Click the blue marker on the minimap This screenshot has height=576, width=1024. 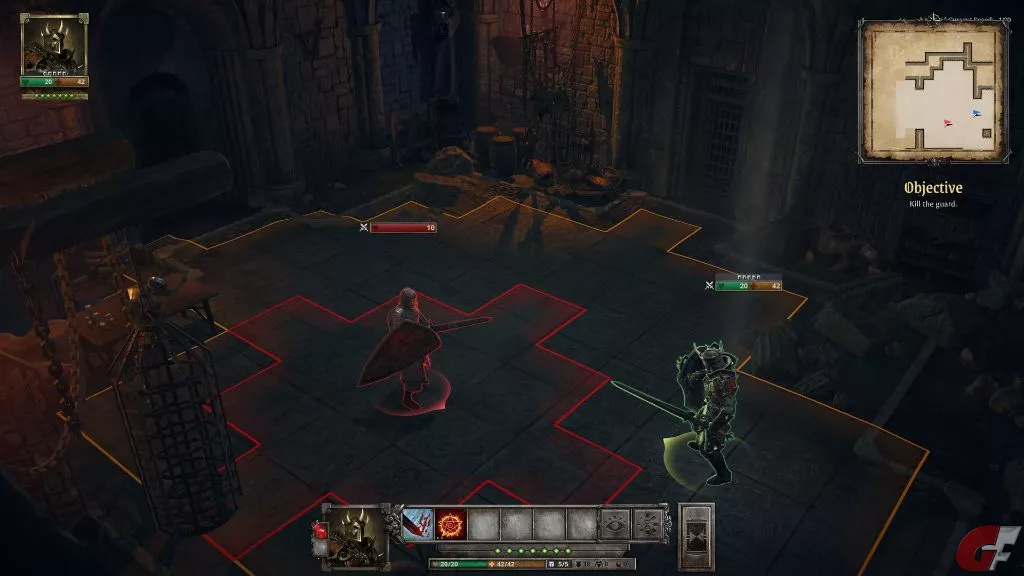coord(976,113)
